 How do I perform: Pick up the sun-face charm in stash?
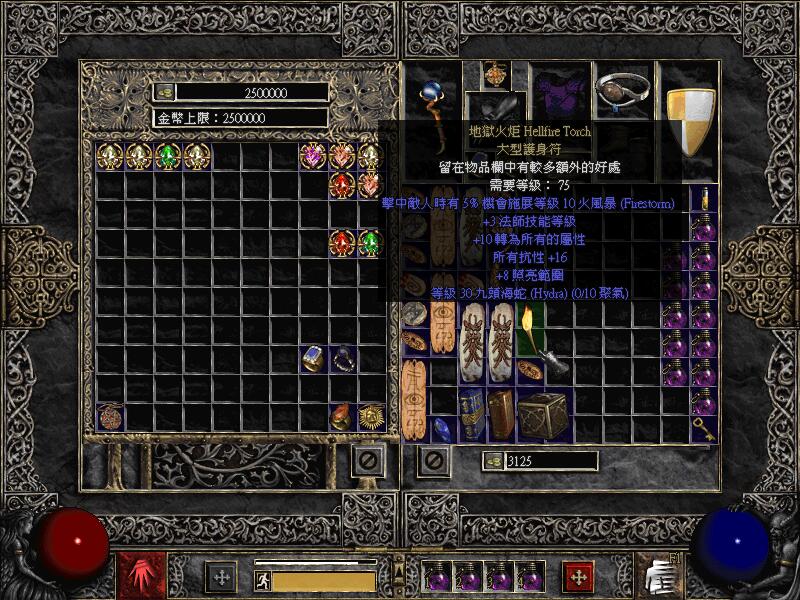click(372, 416)
